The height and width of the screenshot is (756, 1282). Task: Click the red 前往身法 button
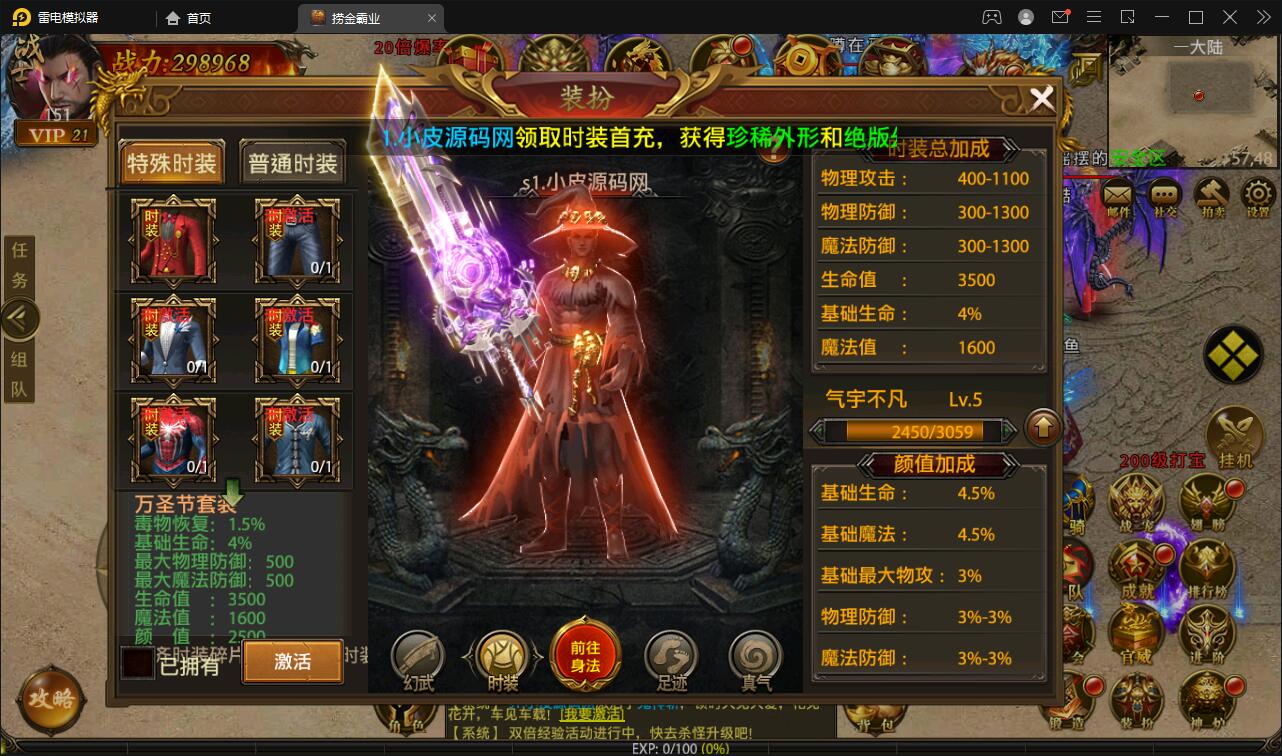(586, 652)
